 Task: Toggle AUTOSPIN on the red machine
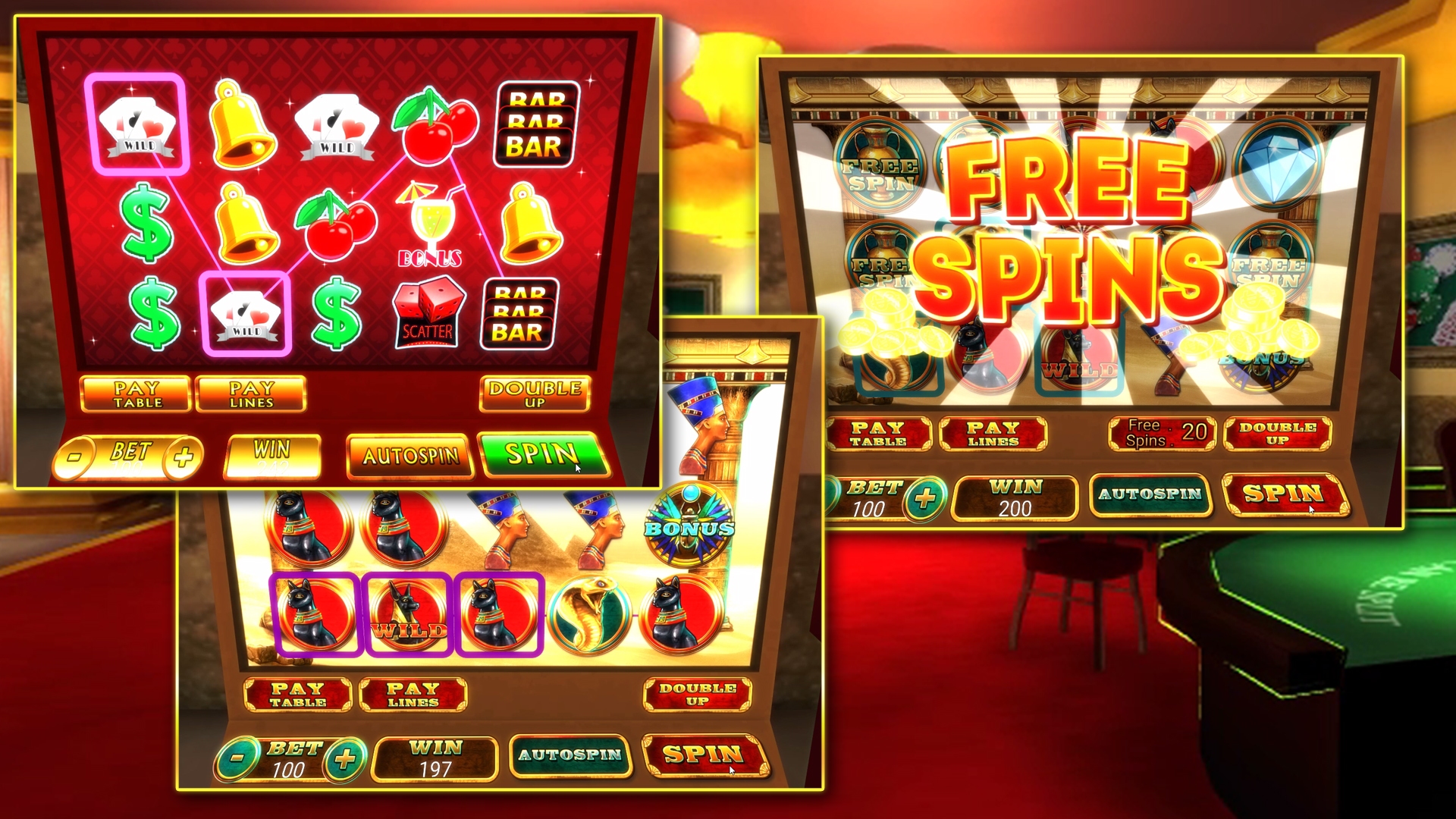pyautogui.click(x=409, y=455)
